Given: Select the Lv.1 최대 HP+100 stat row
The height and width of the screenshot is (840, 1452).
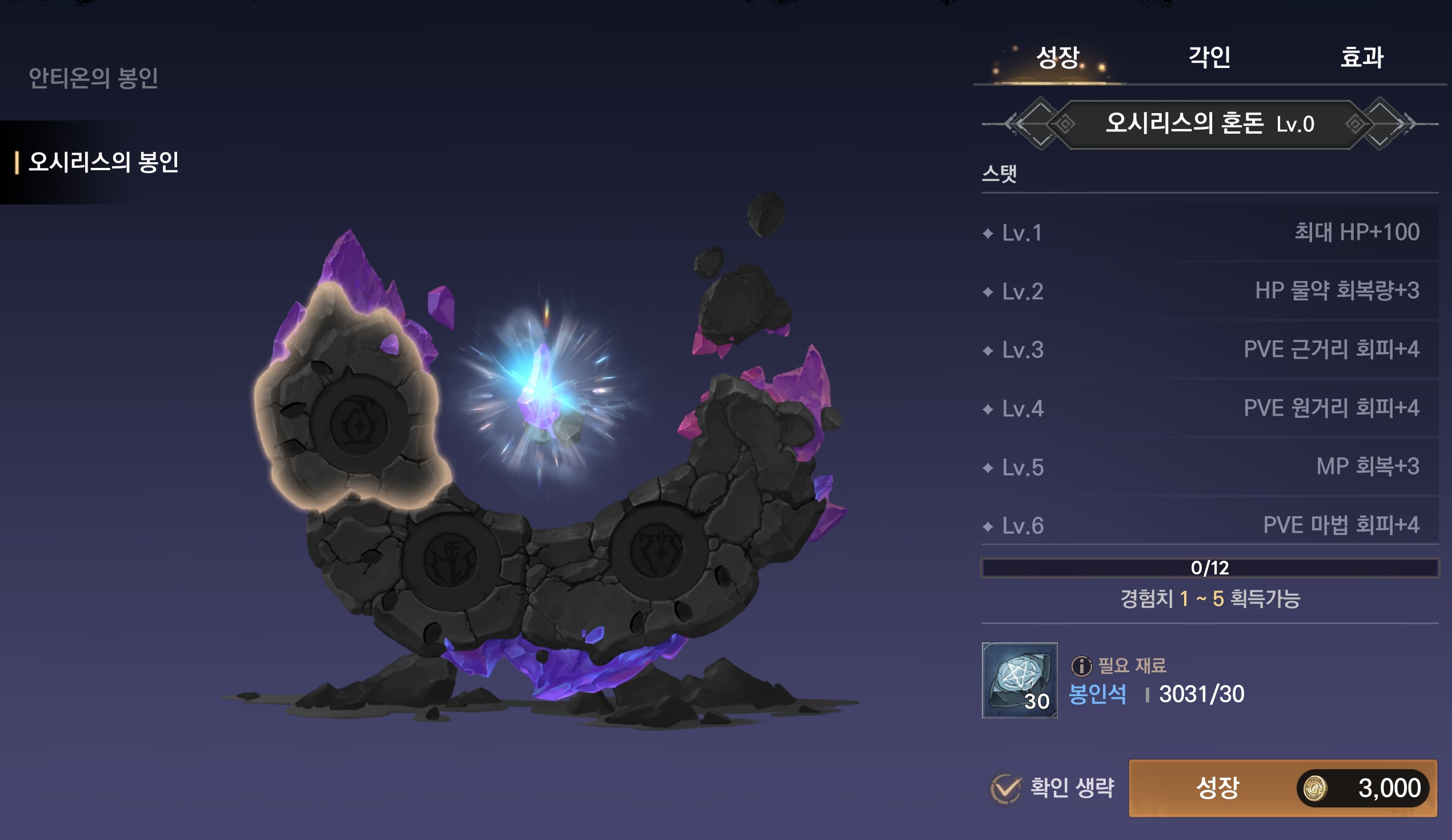Looking at the screenshot, I should (1209, 233).
